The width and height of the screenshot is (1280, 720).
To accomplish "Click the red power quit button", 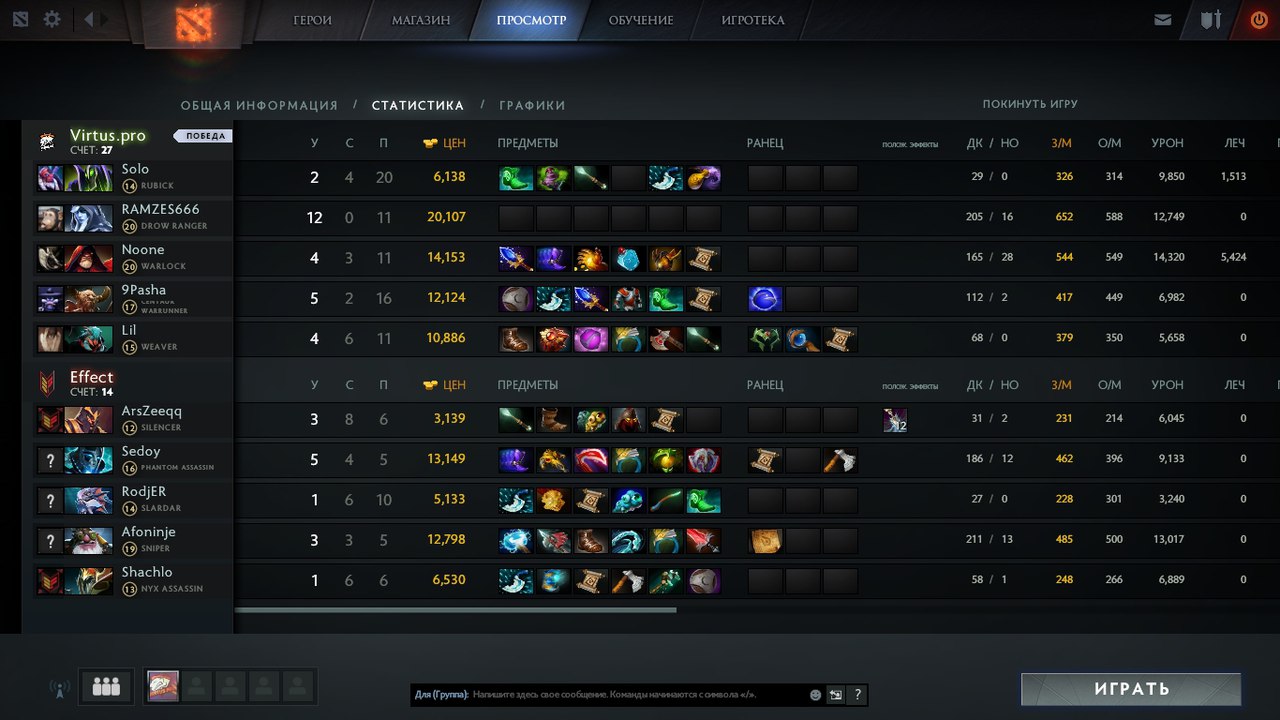I will 1259,20.
